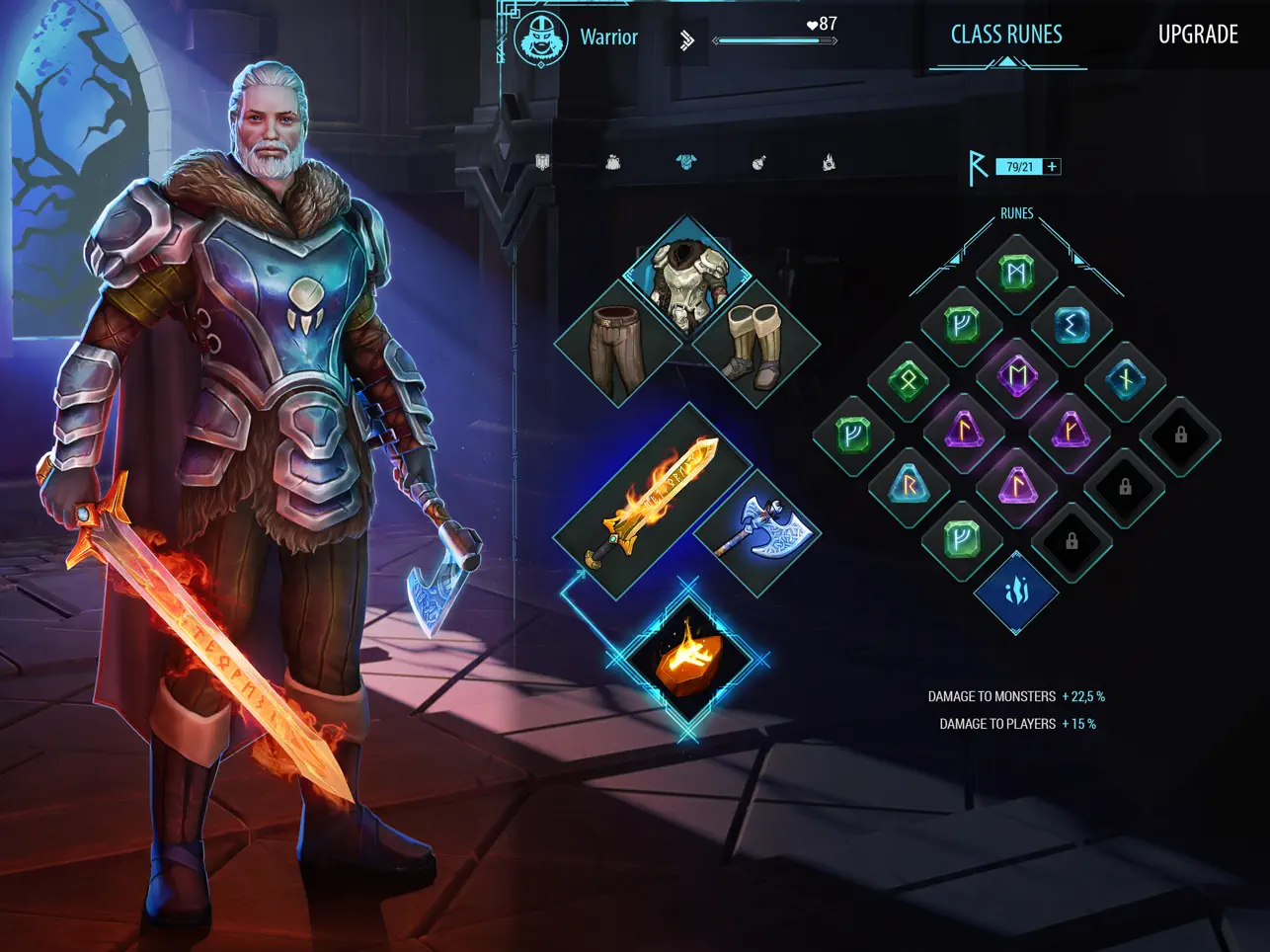This screenshot has width=1270, height=952.
Task: Open the Upgrade tab
Action: click(1197, 36)
